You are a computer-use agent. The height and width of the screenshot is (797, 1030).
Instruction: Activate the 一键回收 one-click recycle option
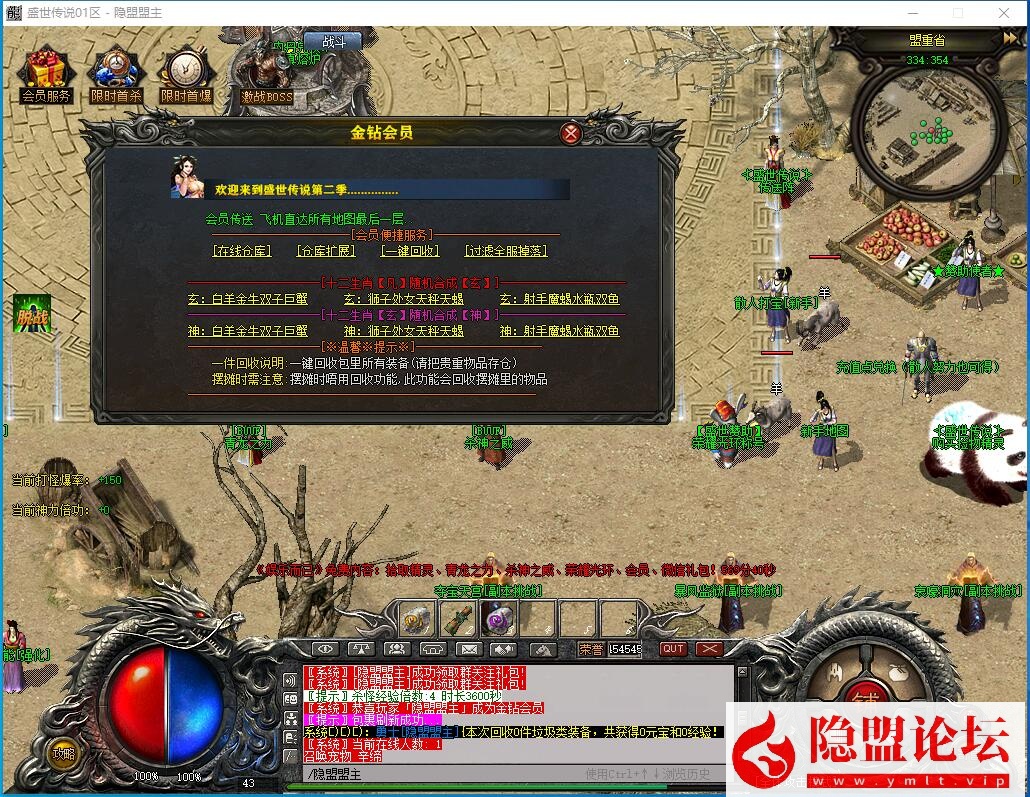coord(410,251)
